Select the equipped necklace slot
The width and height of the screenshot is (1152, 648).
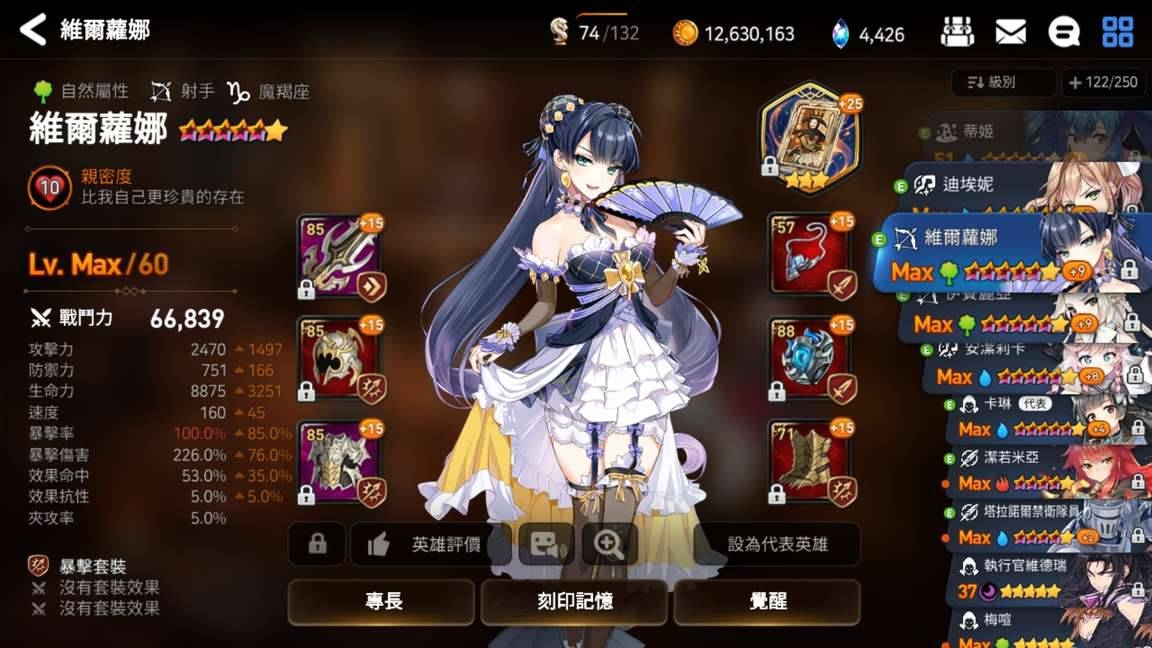click(811, 256)
